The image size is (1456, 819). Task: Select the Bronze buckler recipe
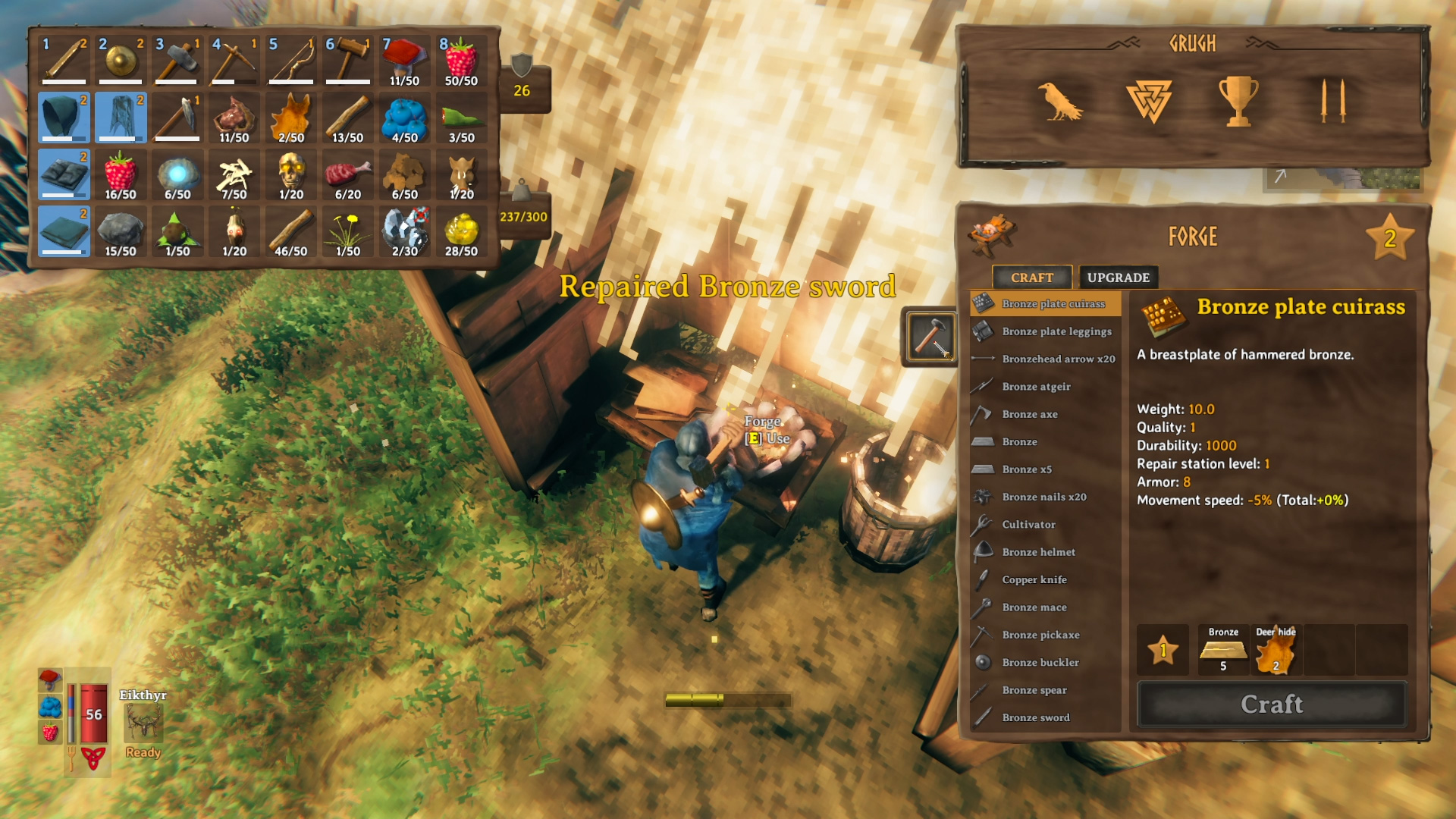tap(1039, 662)
